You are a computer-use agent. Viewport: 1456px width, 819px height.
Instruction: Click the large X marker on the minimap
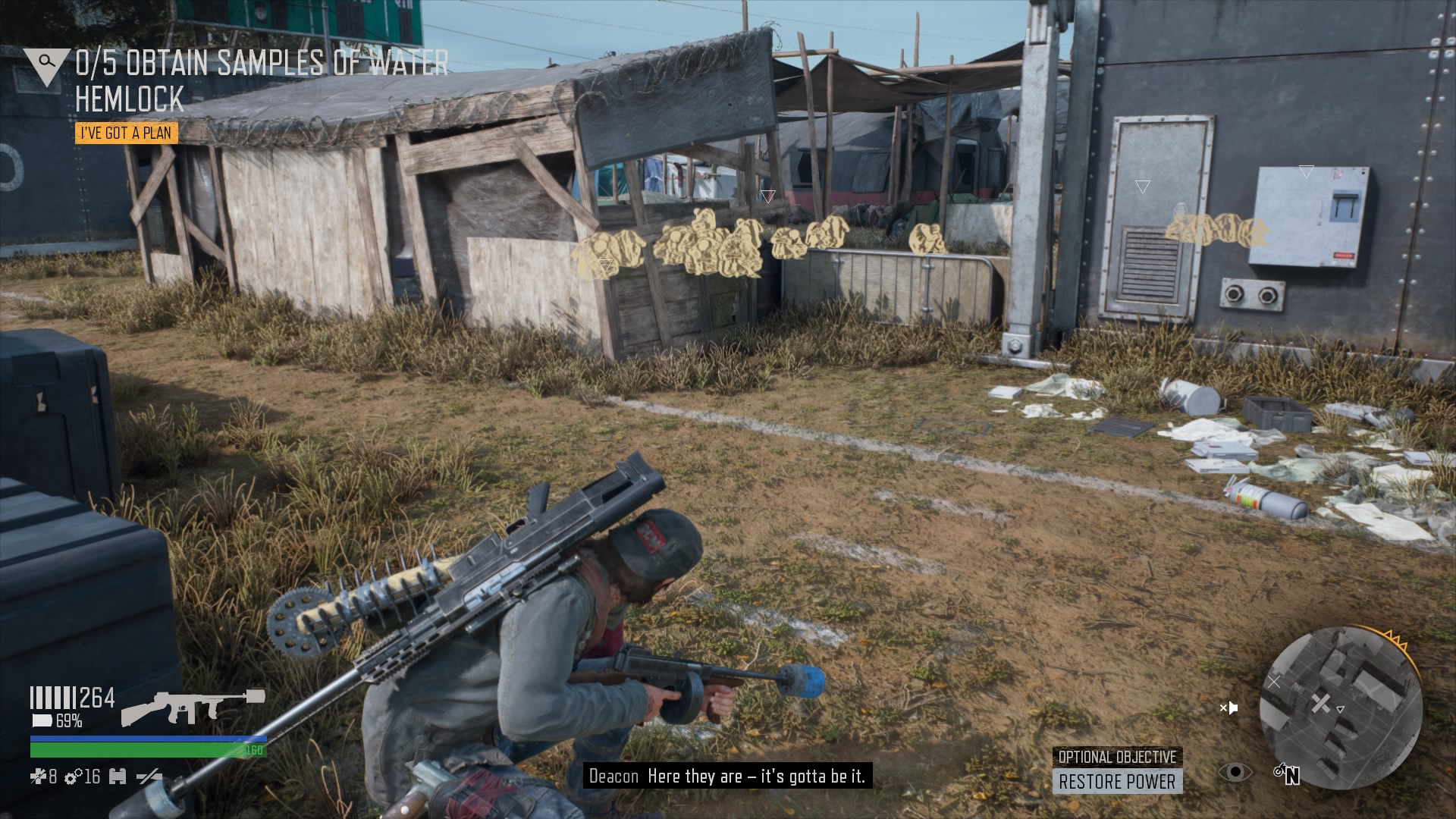(x=1320, y=704)
